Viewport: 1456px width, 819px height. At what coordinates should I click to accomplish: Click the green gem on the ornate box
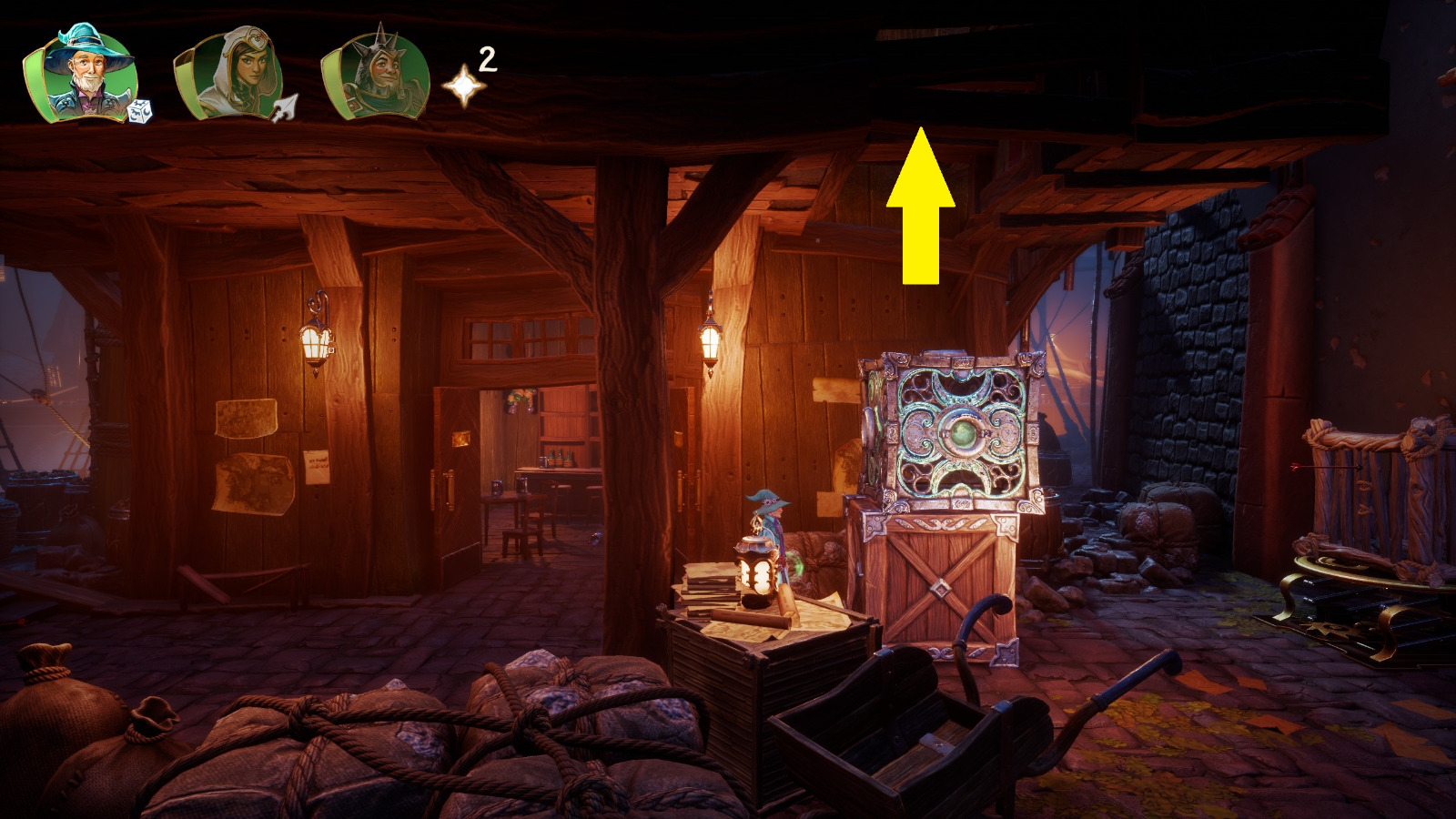pos(966,434)
